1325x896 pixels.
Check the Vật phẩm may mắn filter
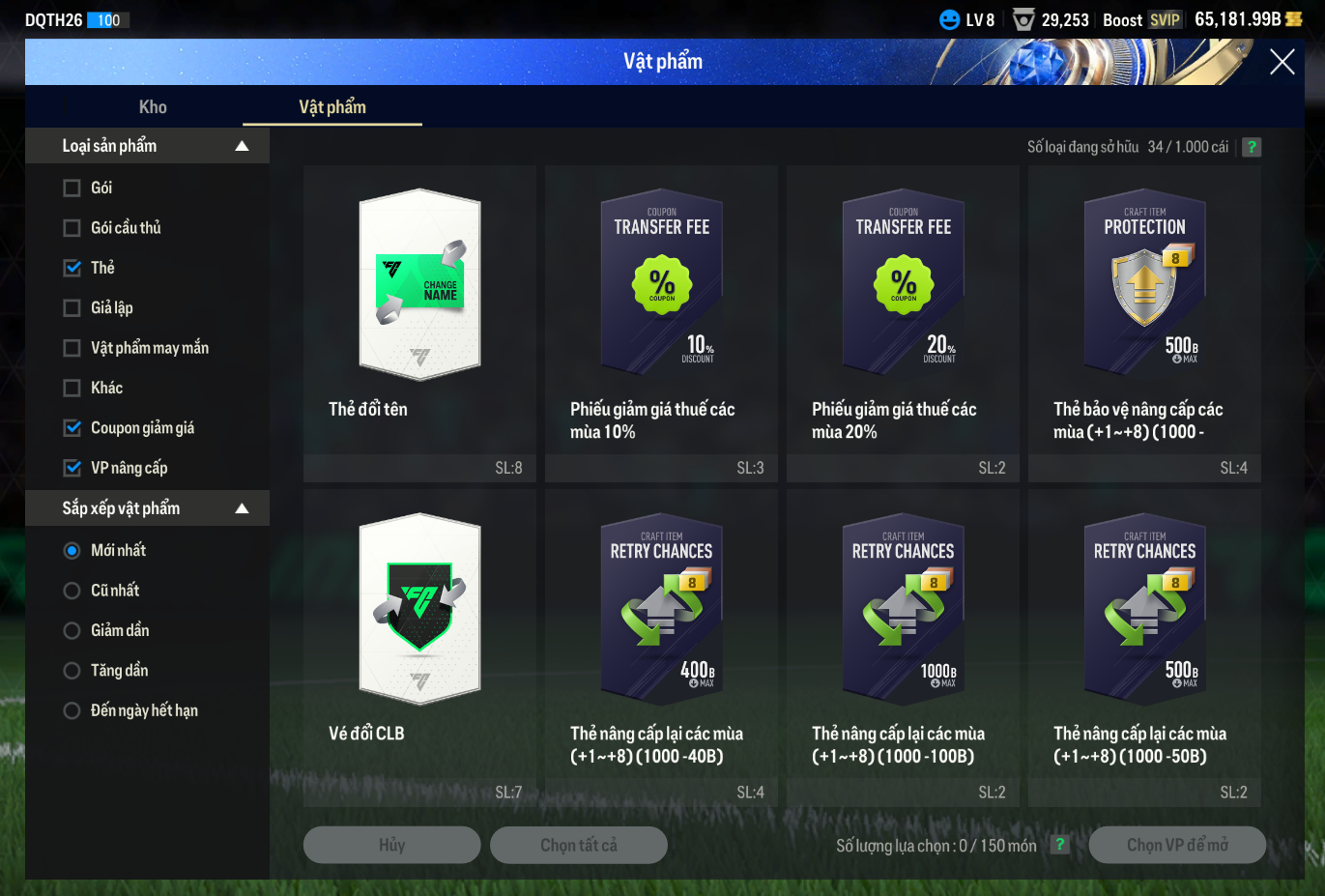click(x=72, y=348)
